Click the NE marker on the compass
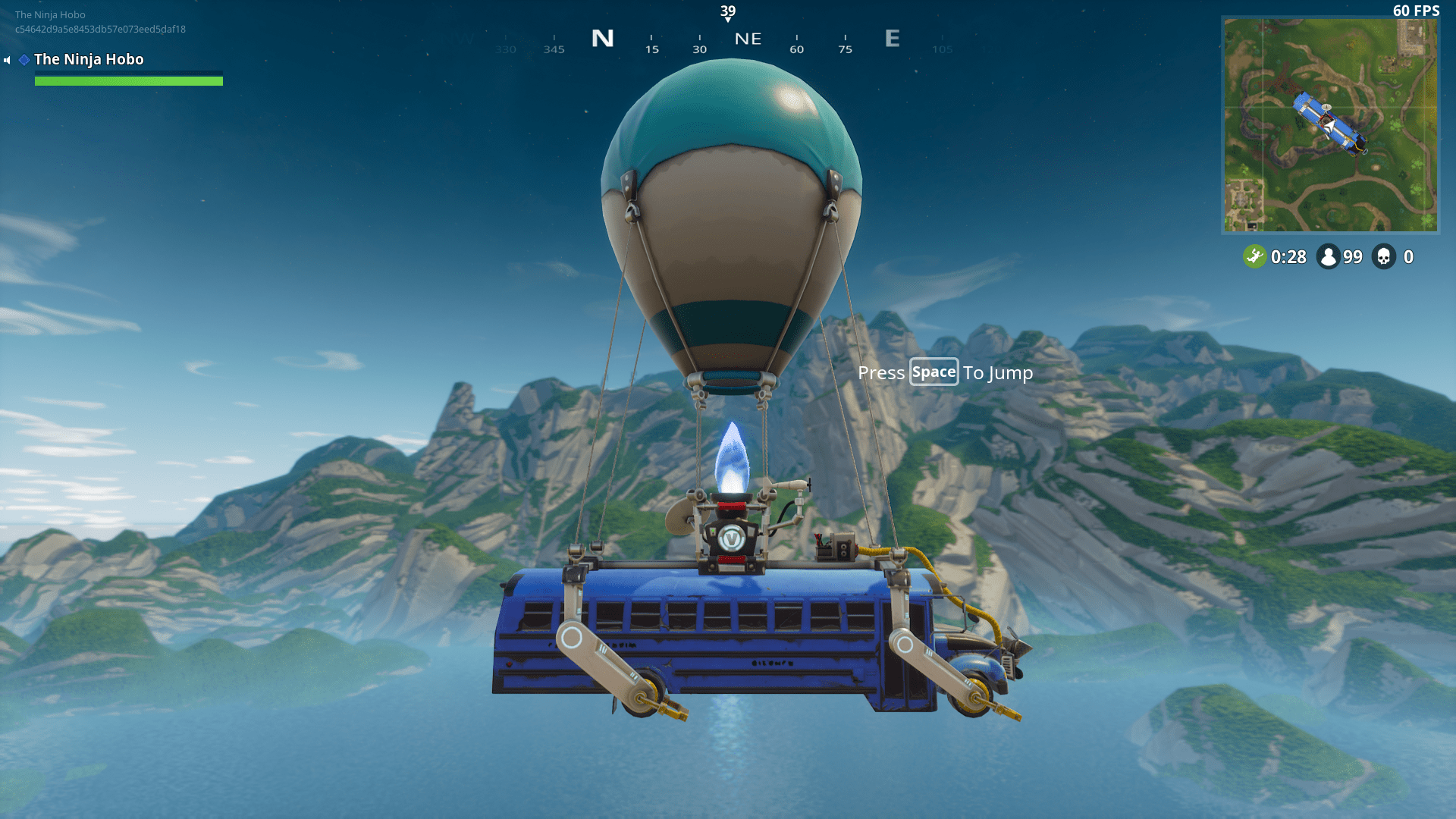The image size is (1456, 819). (x=748, y=39)
